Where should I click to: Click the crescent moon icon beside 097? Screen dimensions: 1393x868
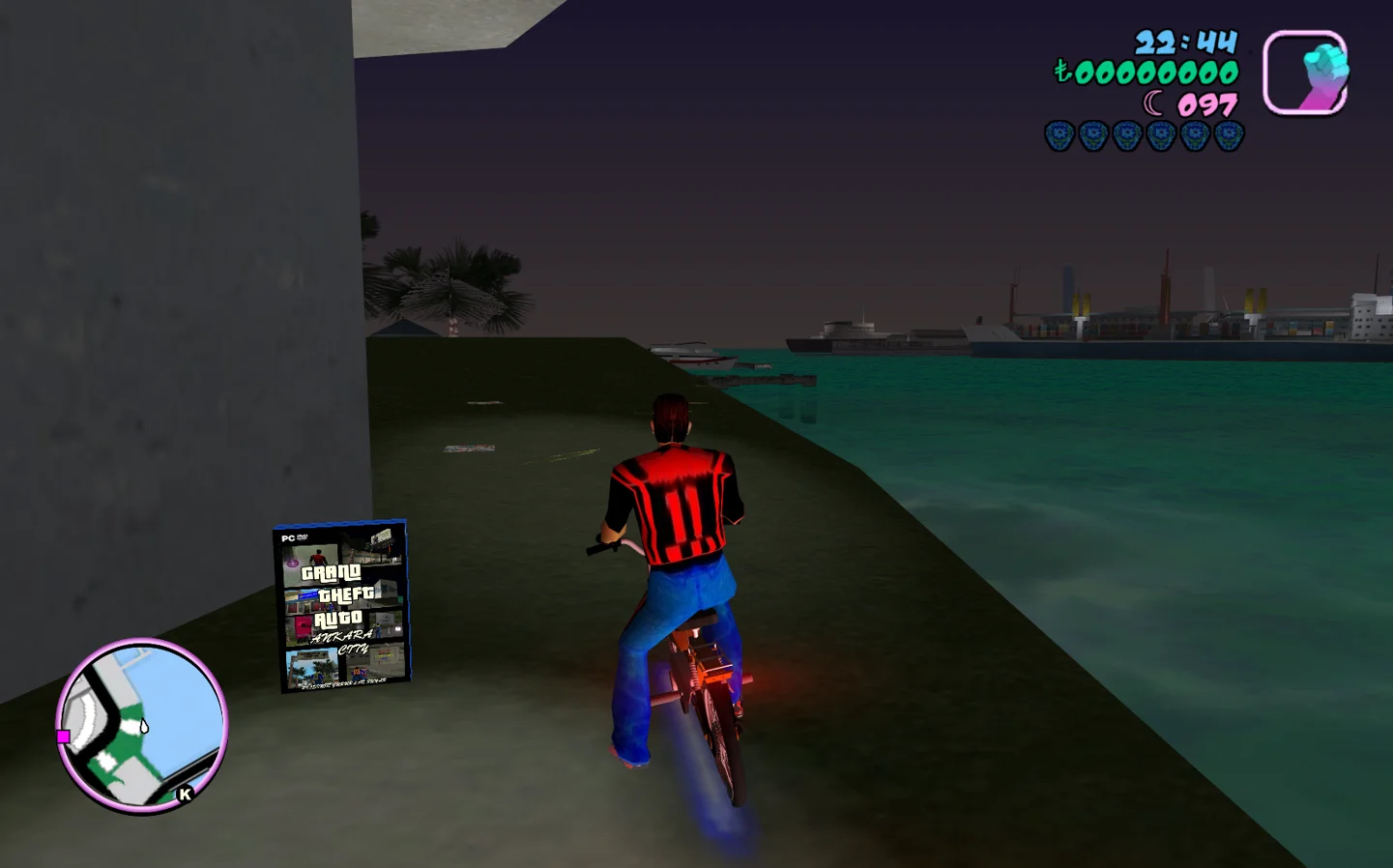point(1152,101)
